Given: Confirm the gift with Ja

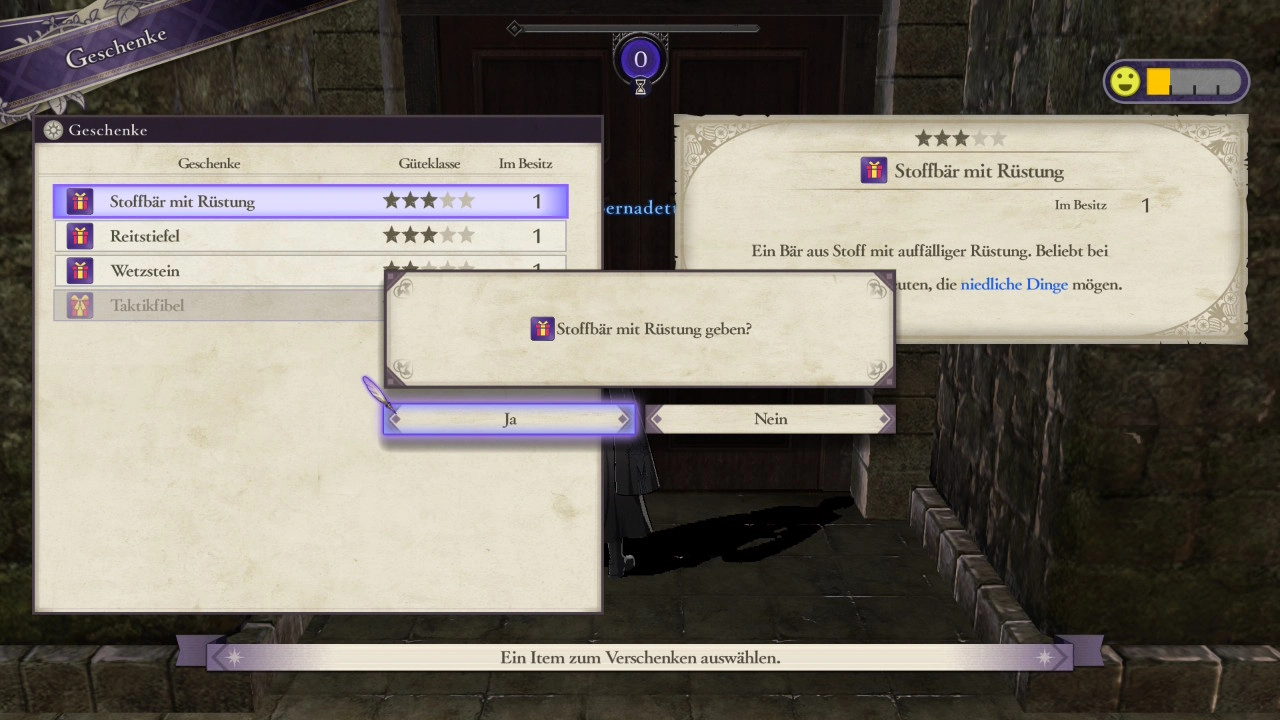Looking at the screenshot, I should point(509,419).
